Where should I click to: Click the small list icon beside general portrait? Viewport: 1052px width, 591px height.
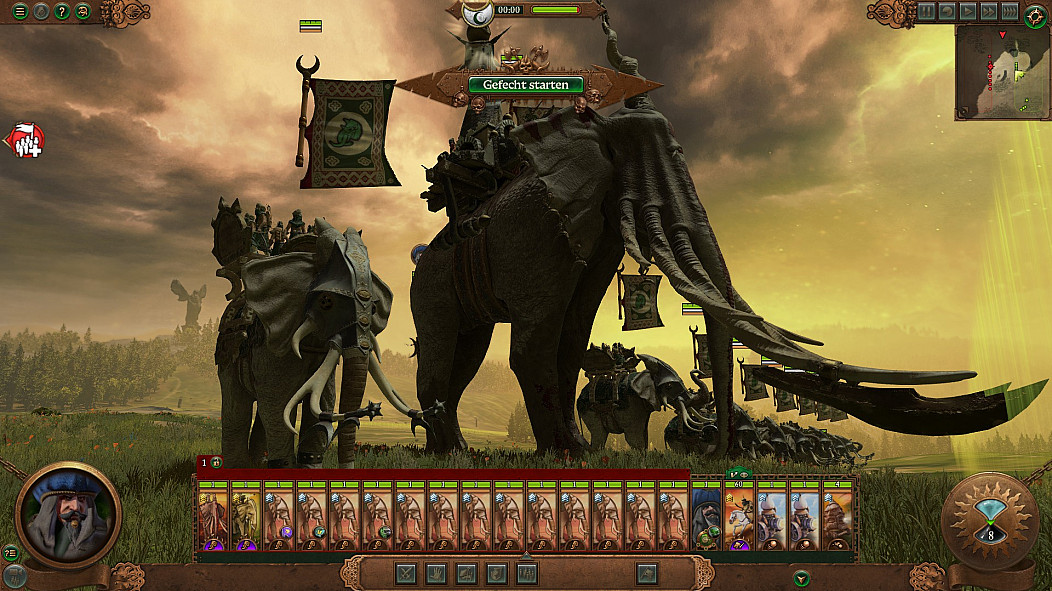[11, 553]
